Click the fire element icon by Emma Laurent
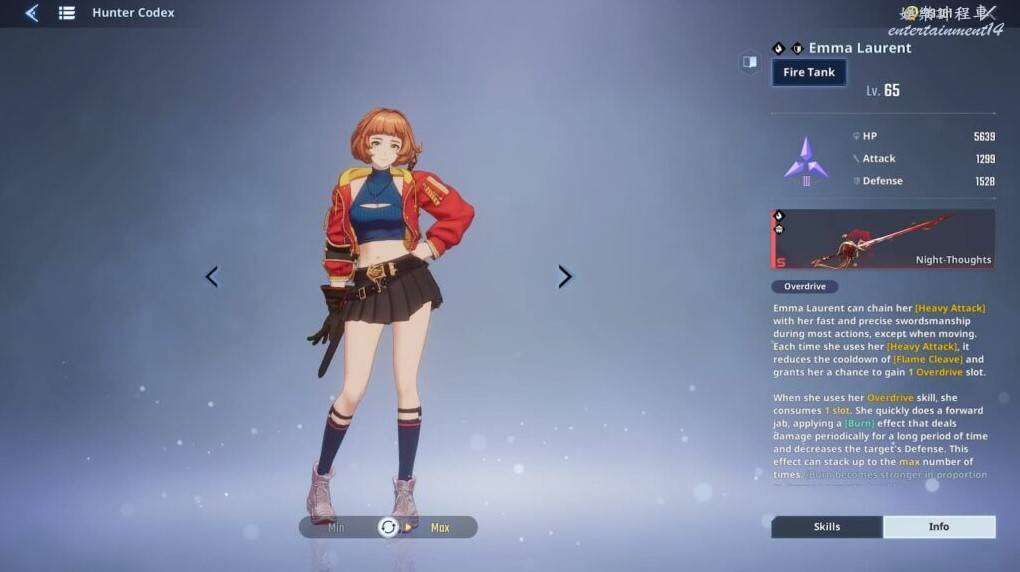 [x=779, y=48]
